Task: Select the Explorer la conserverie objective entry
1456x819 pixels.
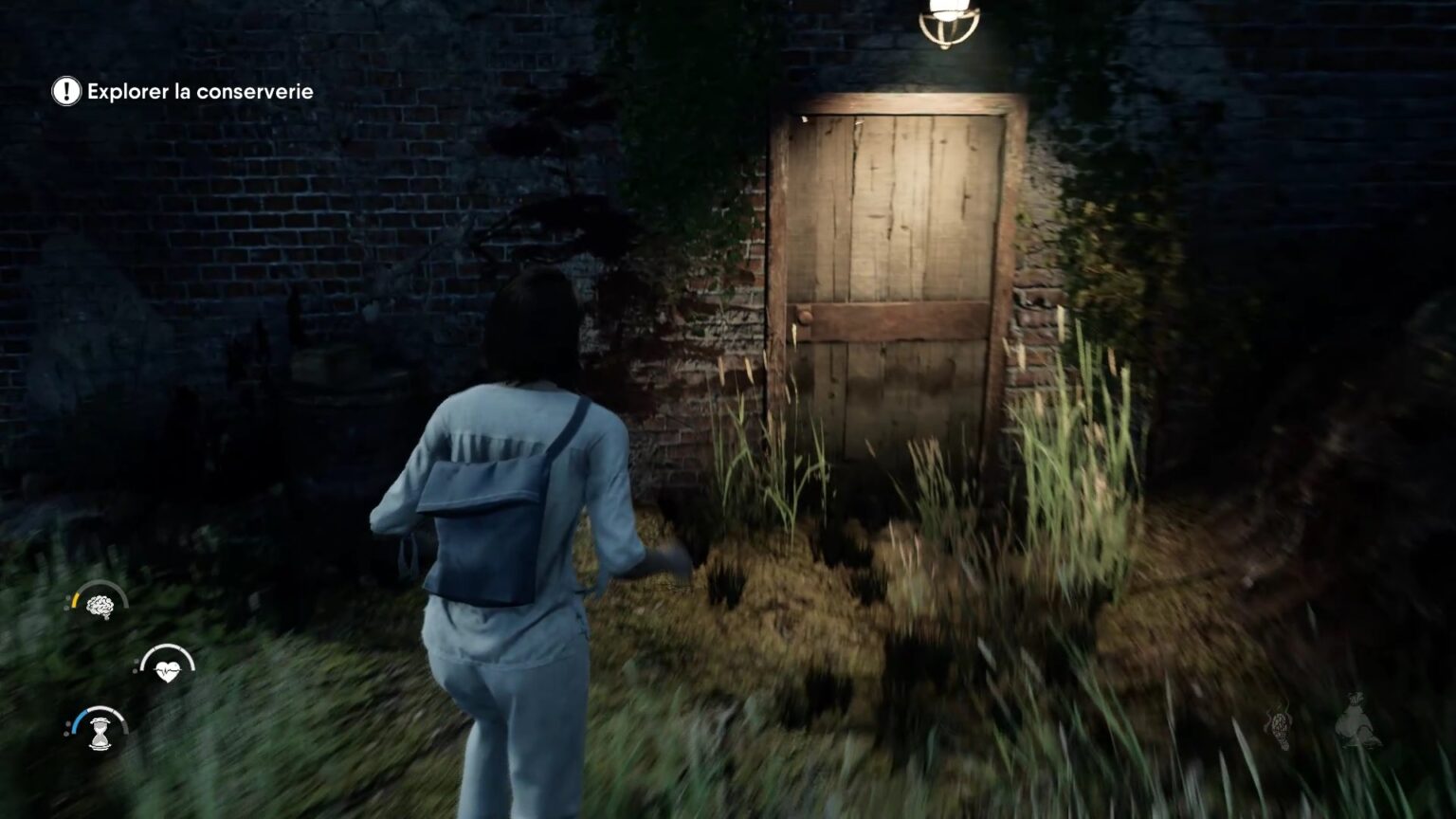Action: pos(201,92)
